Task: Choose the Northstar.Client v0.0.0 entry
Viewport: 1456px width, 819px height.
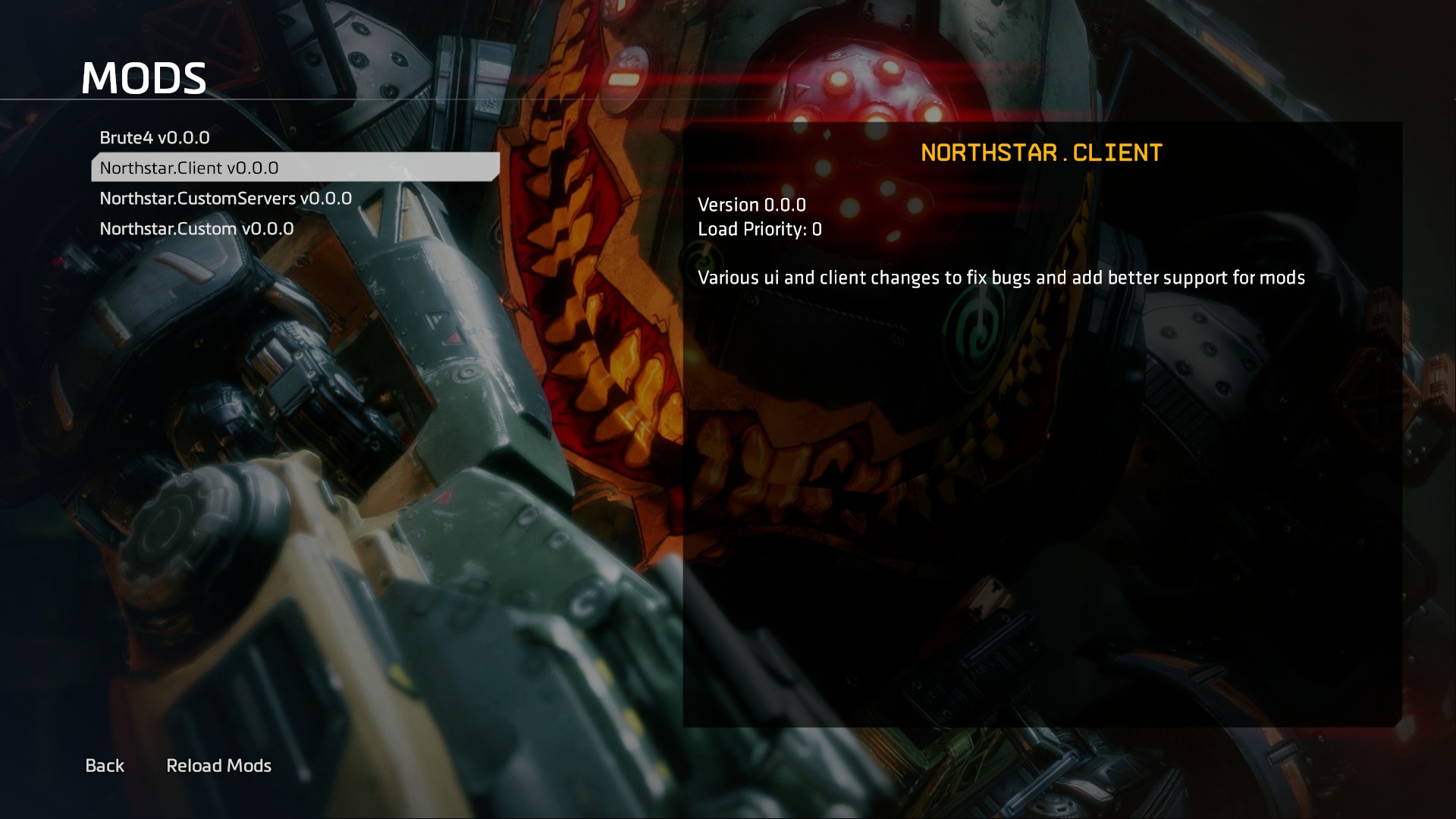Action: click(x=190, y=168)
